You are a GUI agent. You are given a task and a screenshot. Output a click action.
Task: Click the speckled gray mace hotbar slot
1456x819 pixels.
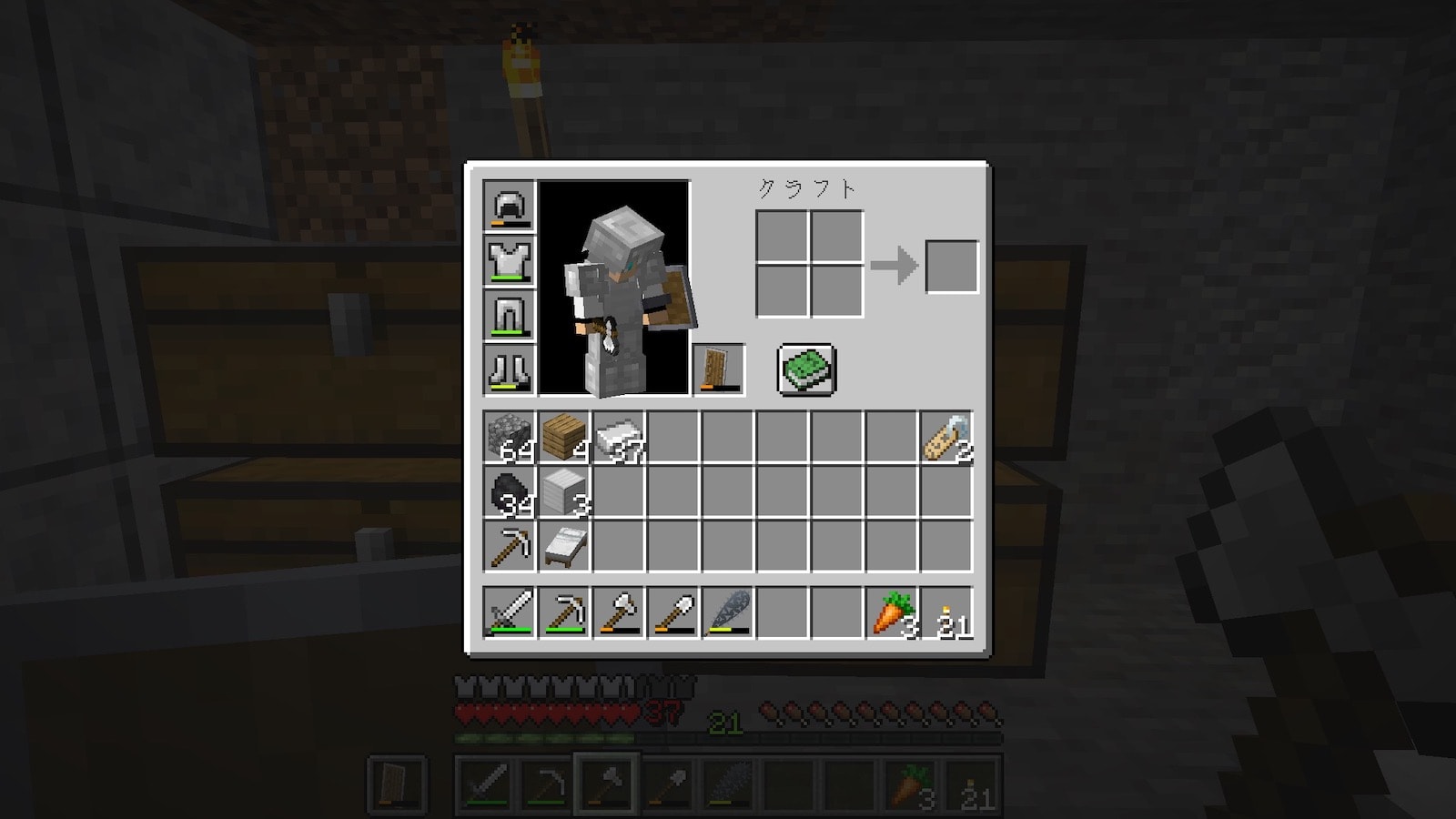click(x=728, y=612)
